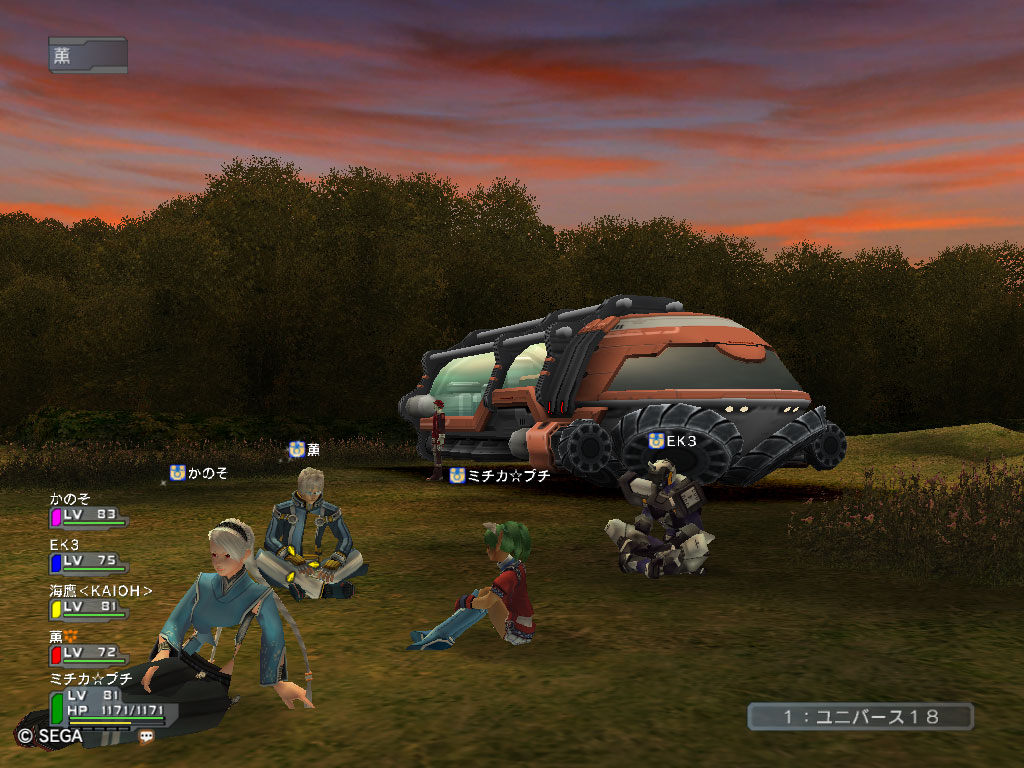Open the chat speech bubble icon

coord(147,736)
